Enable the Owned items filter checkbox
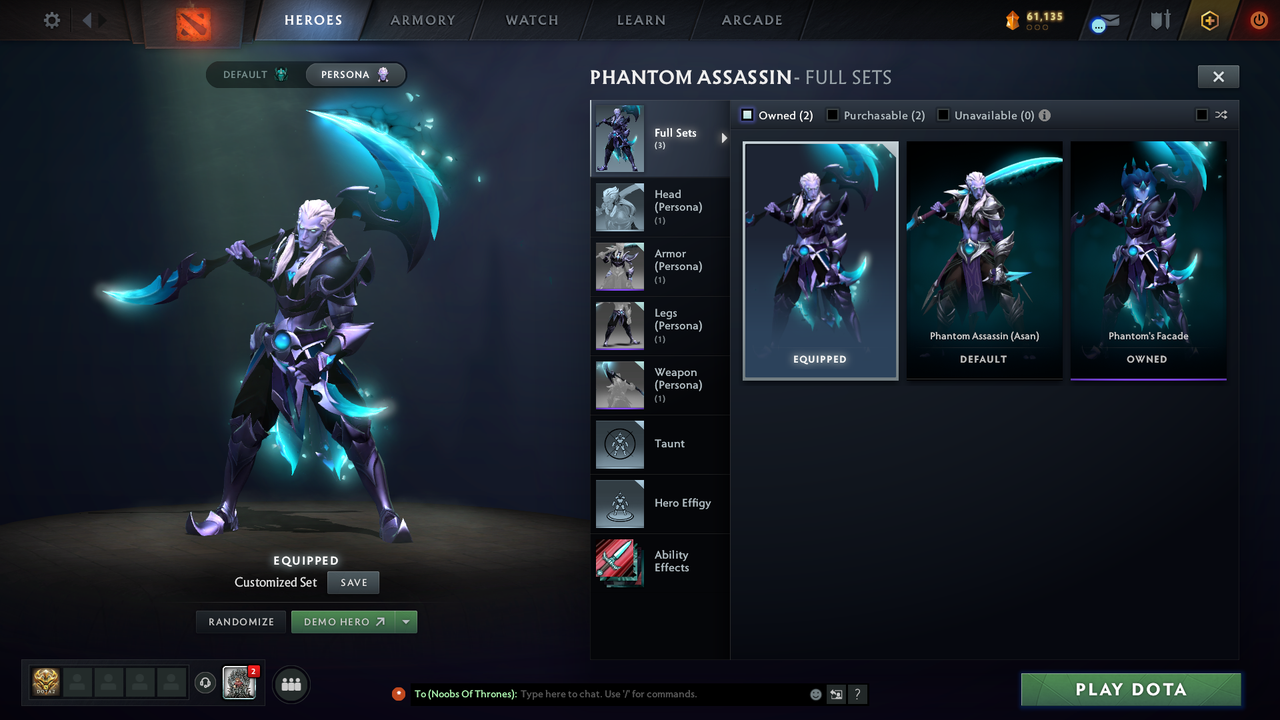Image resolution: width=1280 pixels, height=720 pixels. coord(746,115)
